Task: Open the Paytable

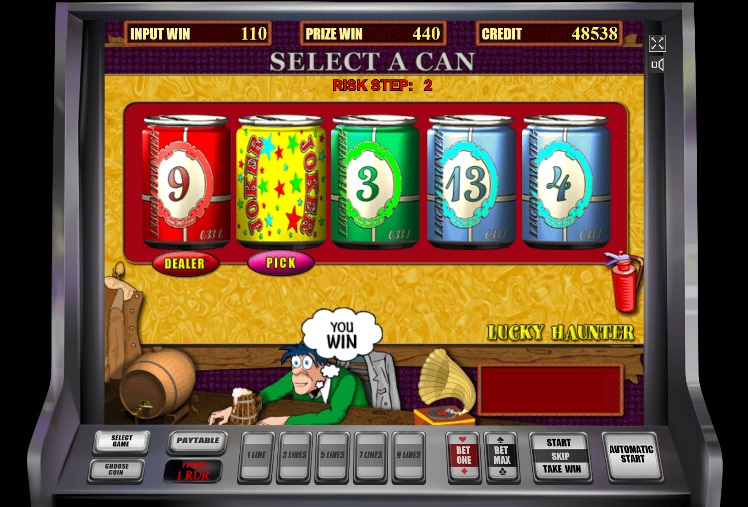Action: pyautogui.click(x=196, y=441)
